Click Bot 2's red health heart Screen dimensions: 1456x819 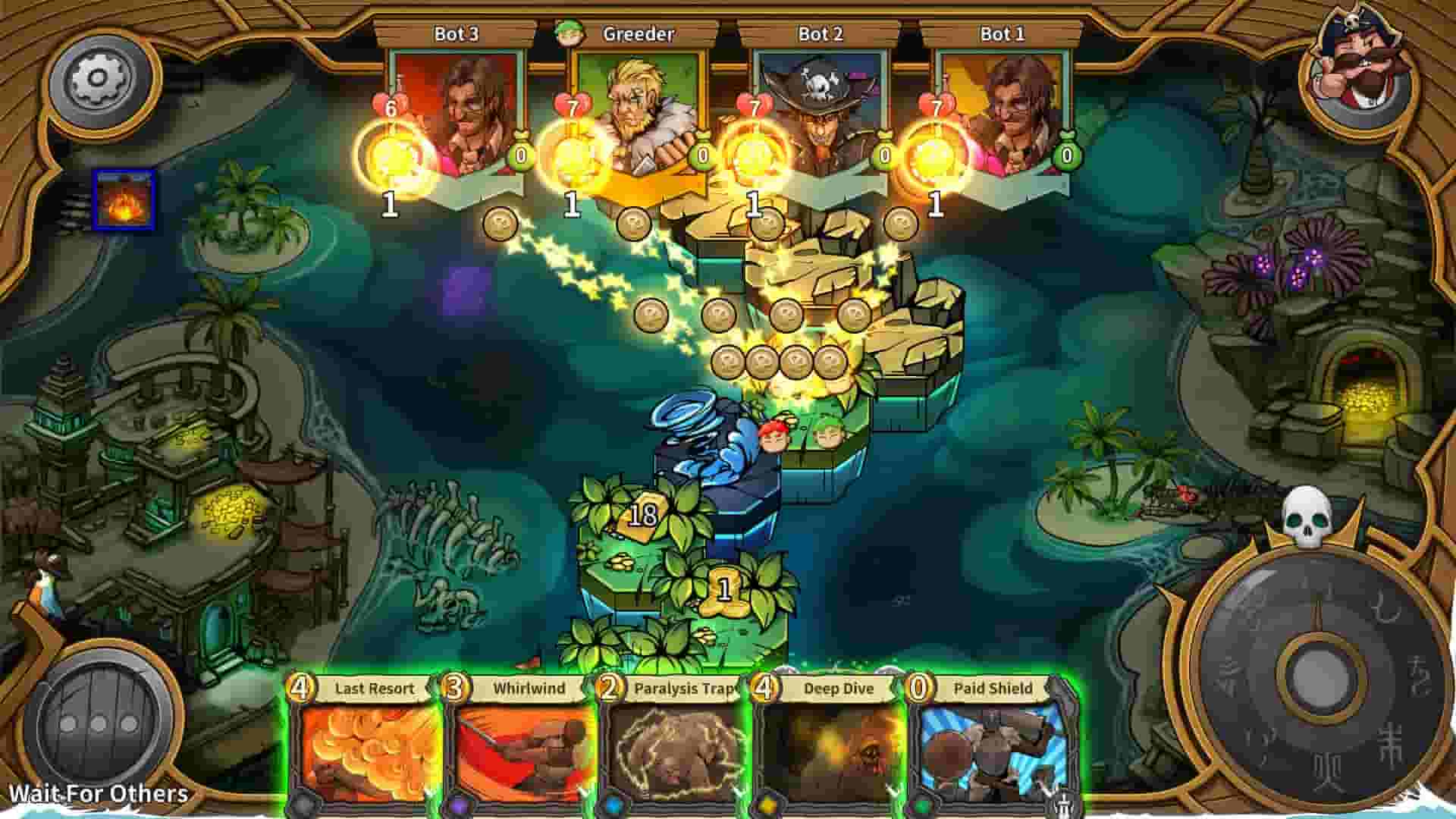tap(755, 106)
